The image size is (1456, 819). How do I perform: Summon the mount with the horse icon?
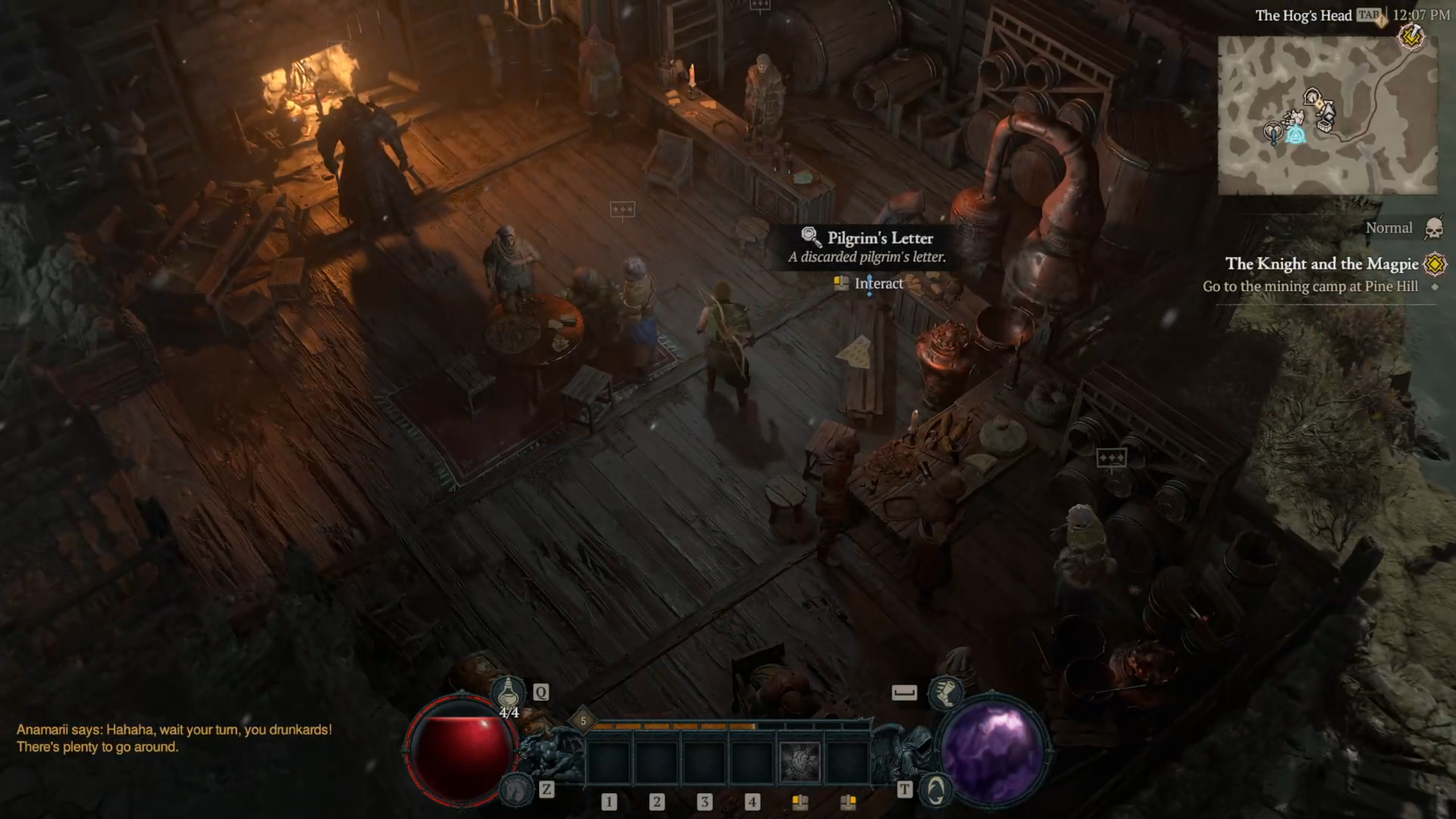[x=516, y=789]
